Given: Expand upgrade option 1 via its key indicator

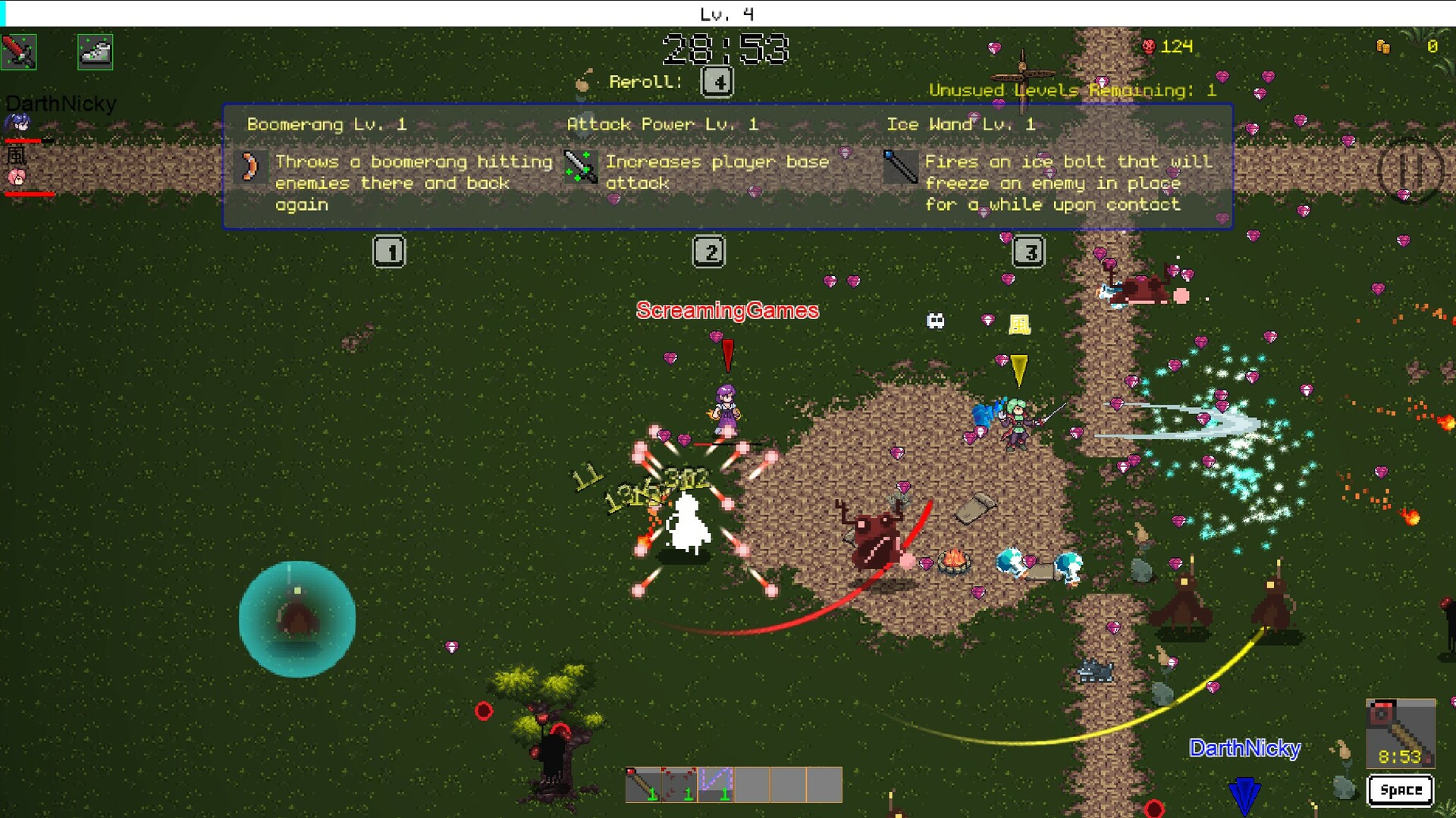Looking at the screenshot, I should click(x=389, y=251).
